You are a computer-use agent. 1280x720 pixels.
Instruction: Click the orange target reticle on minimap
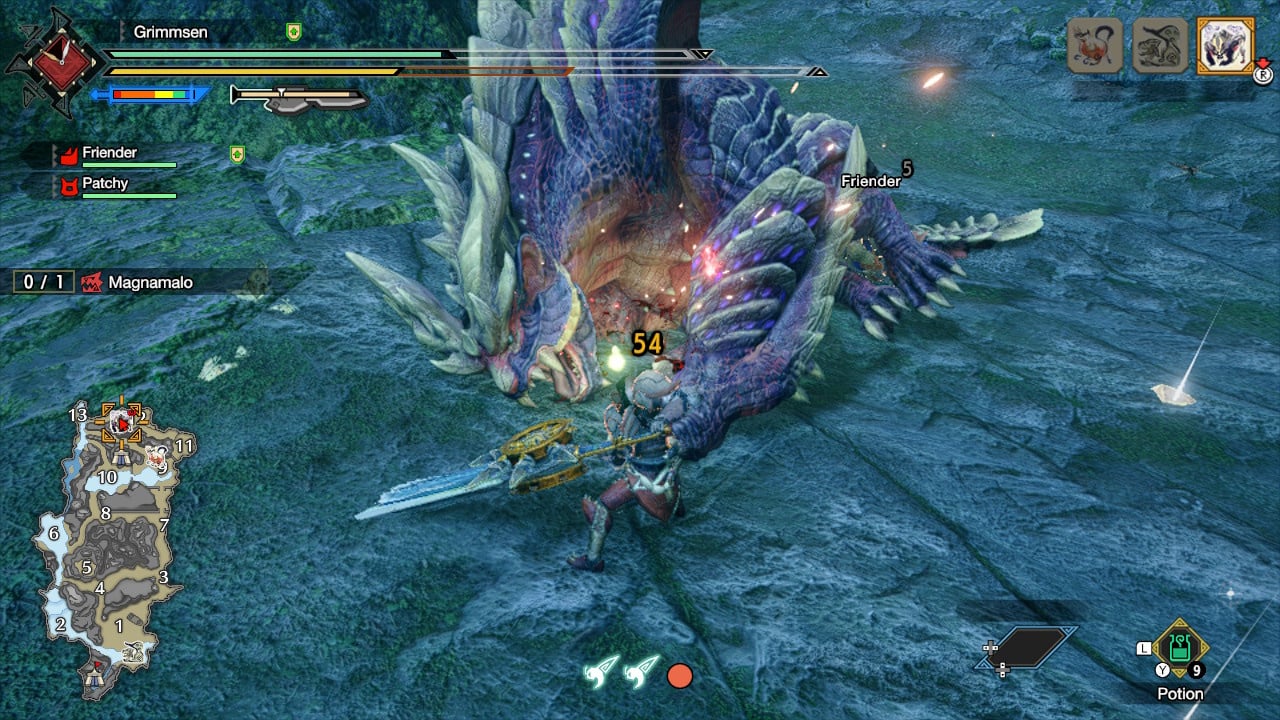click(x=122, y=424)
